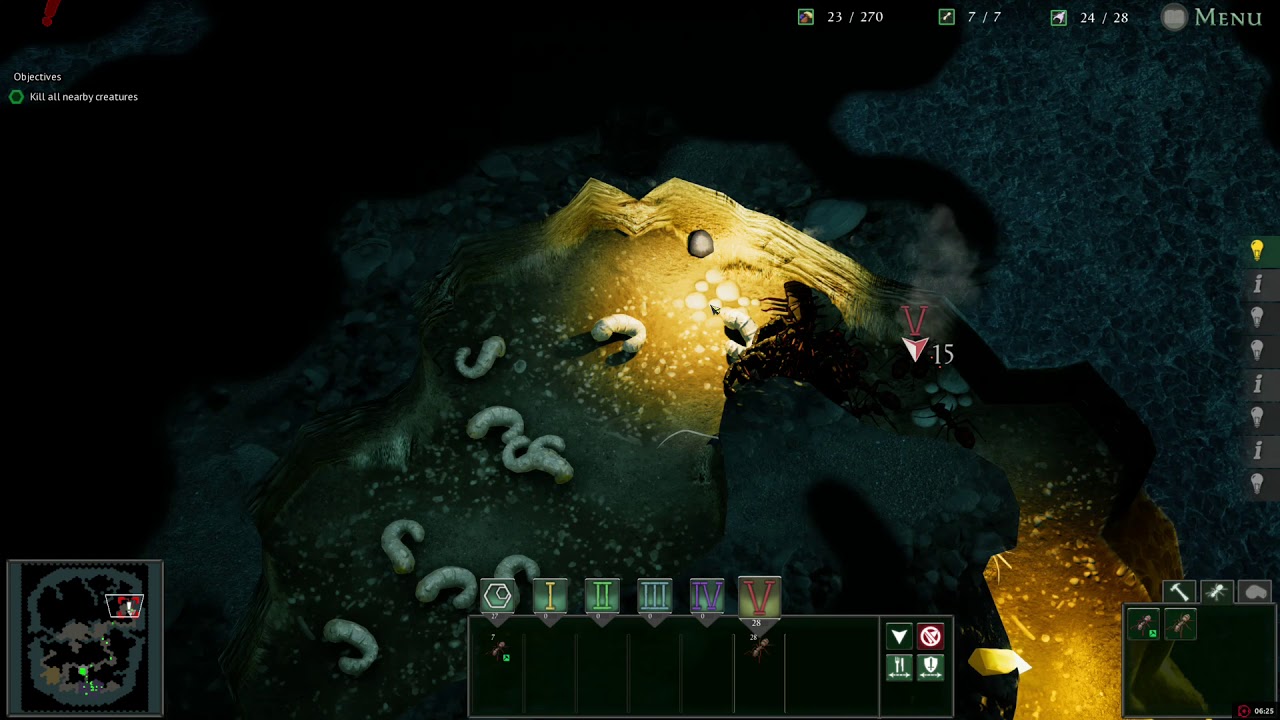Switch to pheromone group IV

[x=706, y=597]
